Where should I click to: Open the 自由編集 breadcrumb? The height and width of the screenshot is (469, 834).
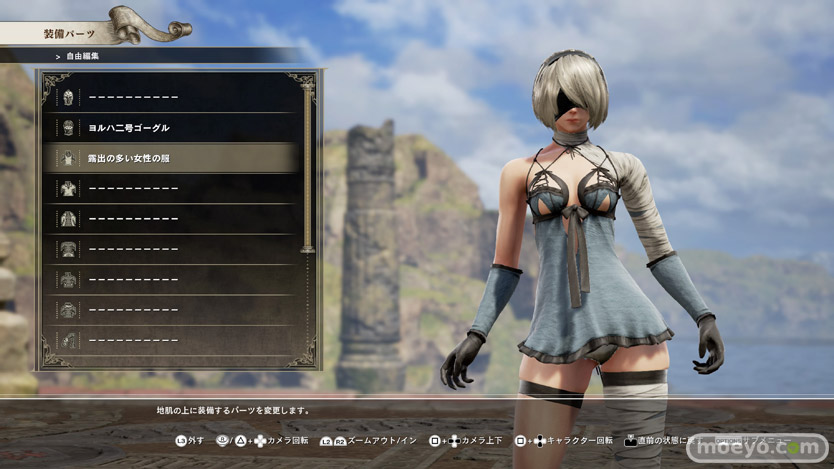(84, 56)
